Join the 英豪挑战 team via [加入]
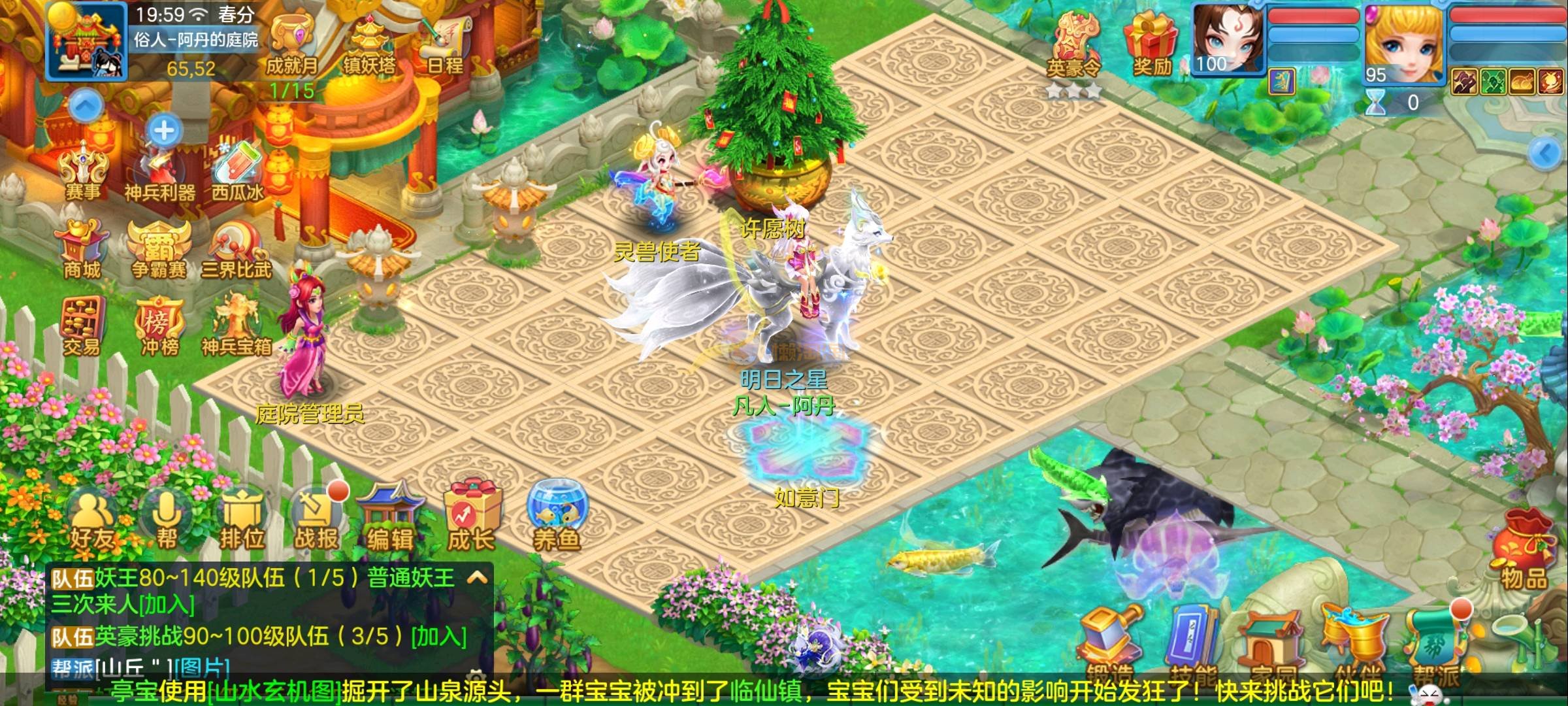The image size is (1568, 706). click(x=439, y=636)
